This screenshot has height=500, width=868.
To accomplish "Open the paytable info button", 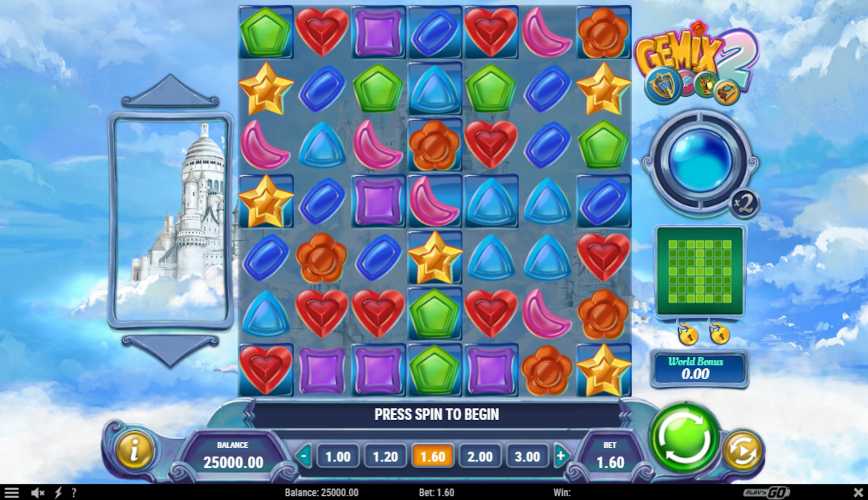I will [135, 451].
